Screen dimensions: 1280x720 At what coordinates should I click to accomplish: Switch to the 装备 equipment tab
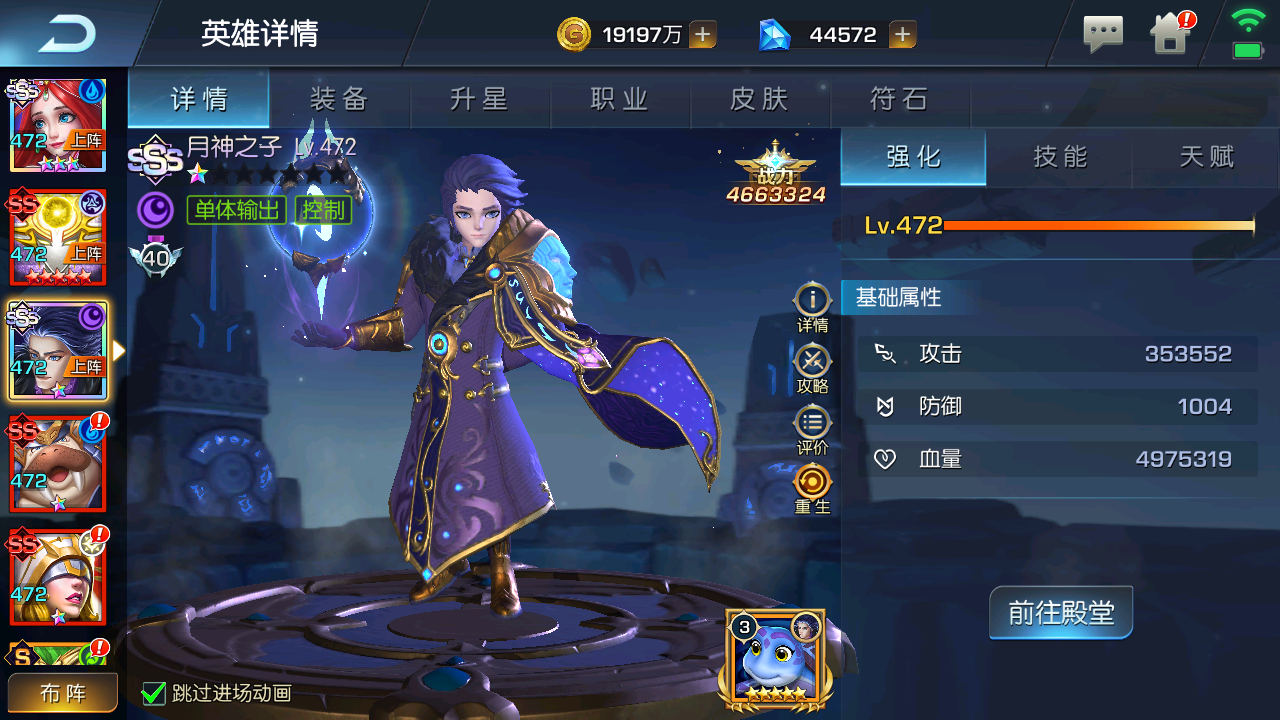(340, 99)
